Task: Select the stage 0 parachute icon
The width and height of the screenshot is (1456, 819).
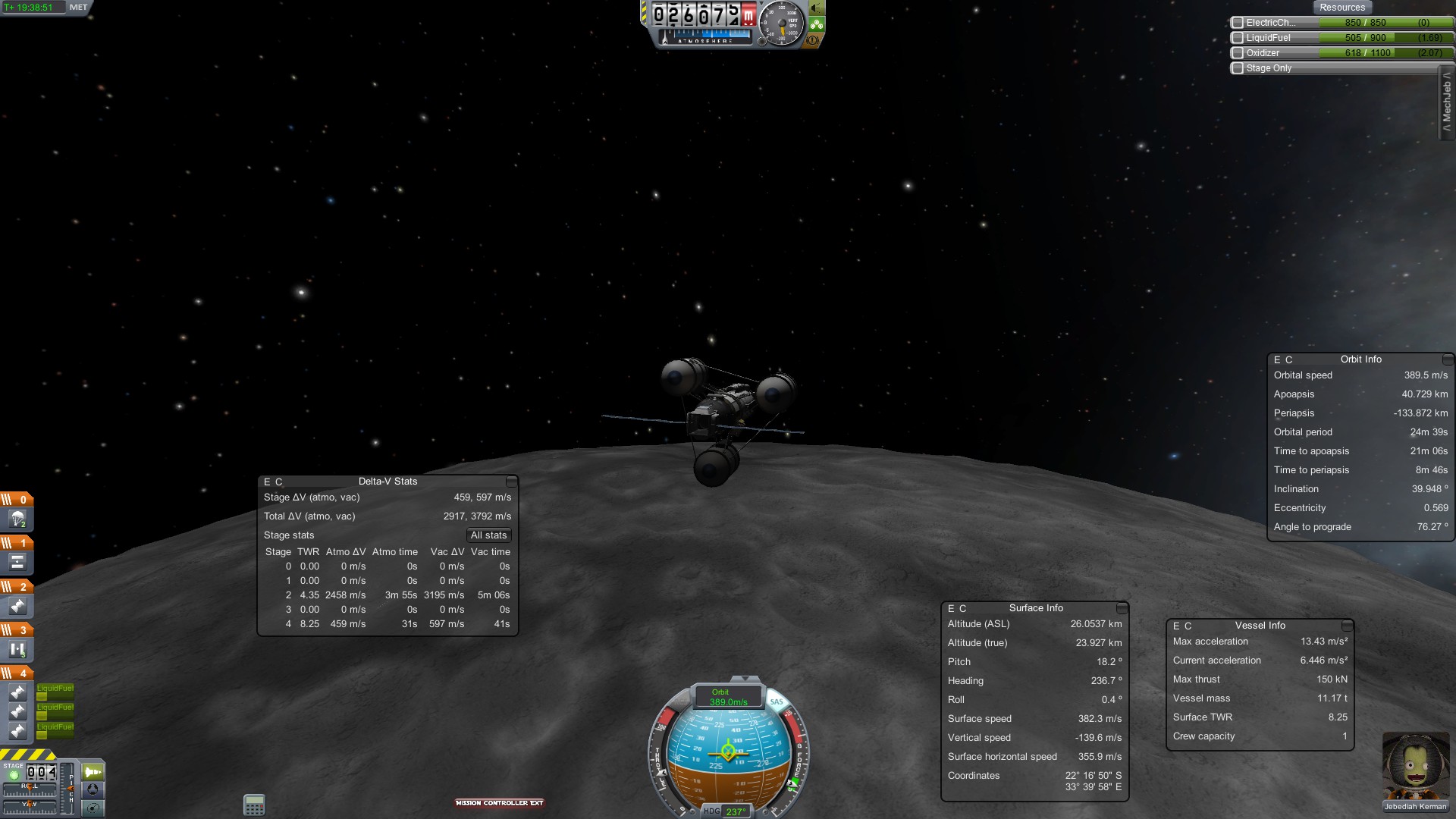Action: click(x=17, y=519)
